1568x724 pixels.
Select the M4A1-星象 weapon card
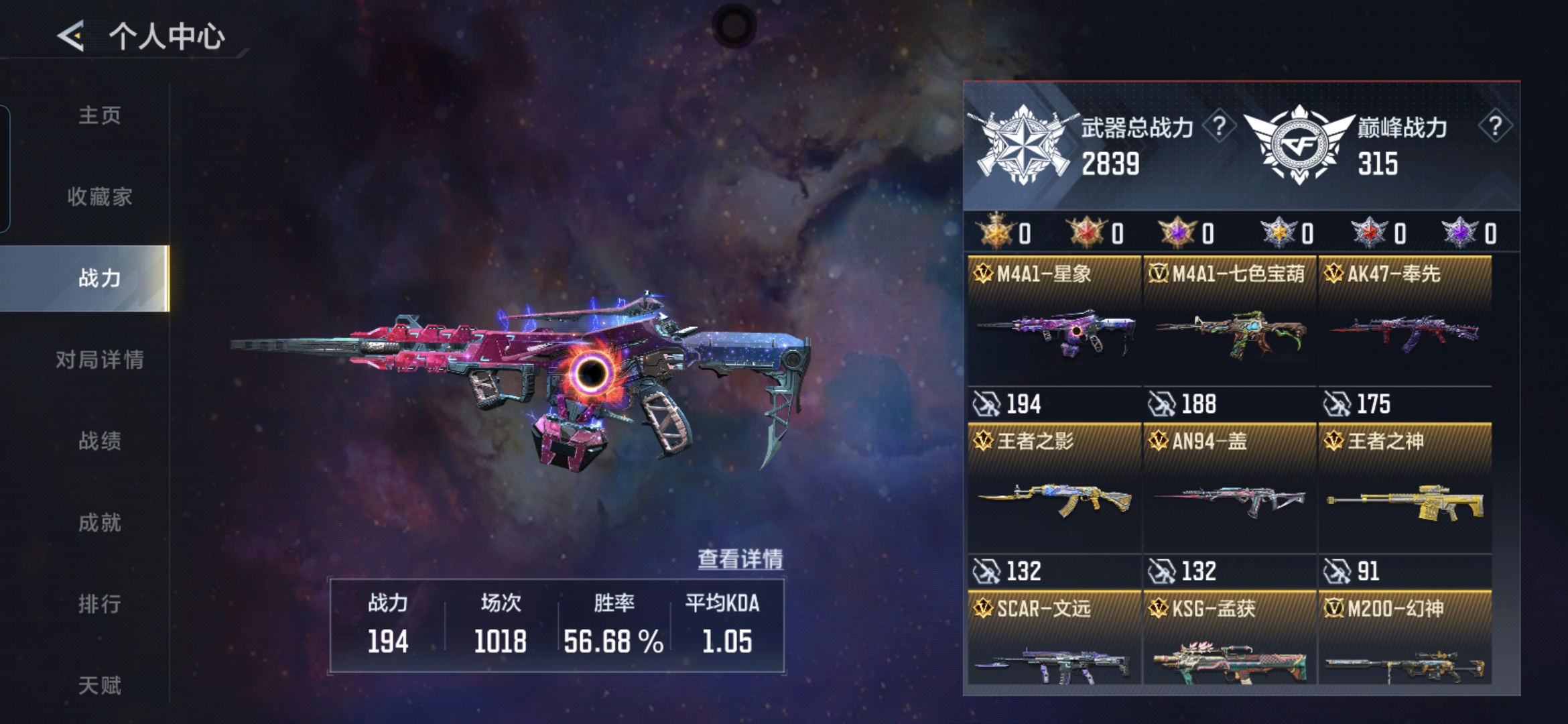1054,328
